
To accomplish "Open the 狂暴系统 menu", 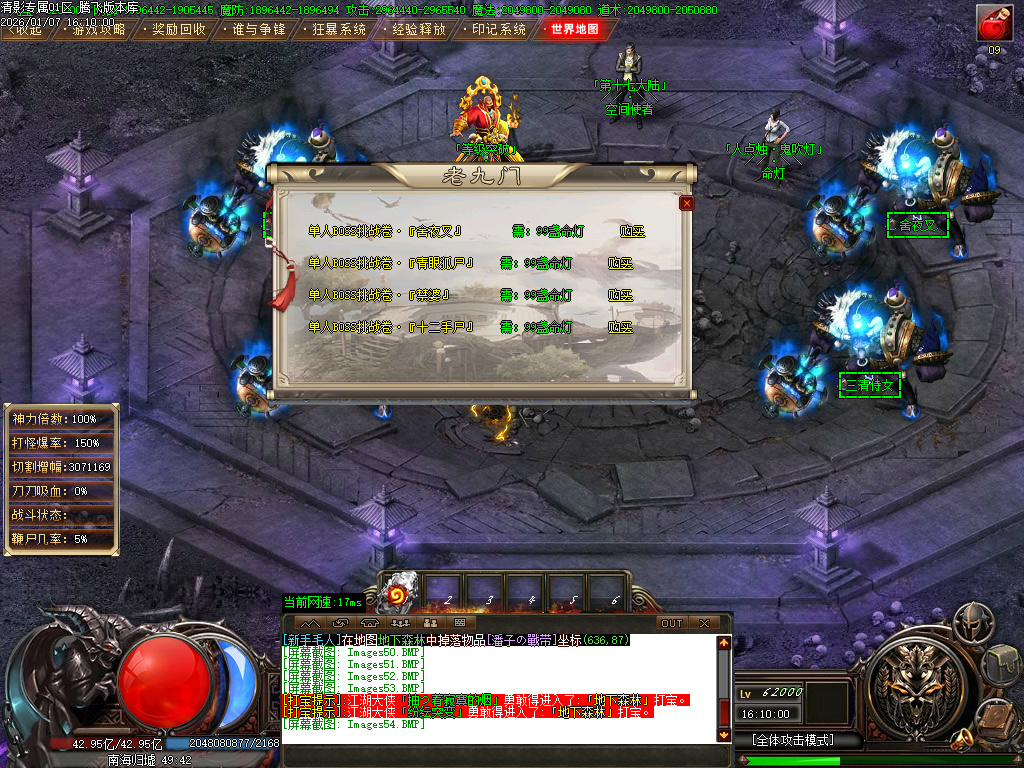I will (339, 29).
